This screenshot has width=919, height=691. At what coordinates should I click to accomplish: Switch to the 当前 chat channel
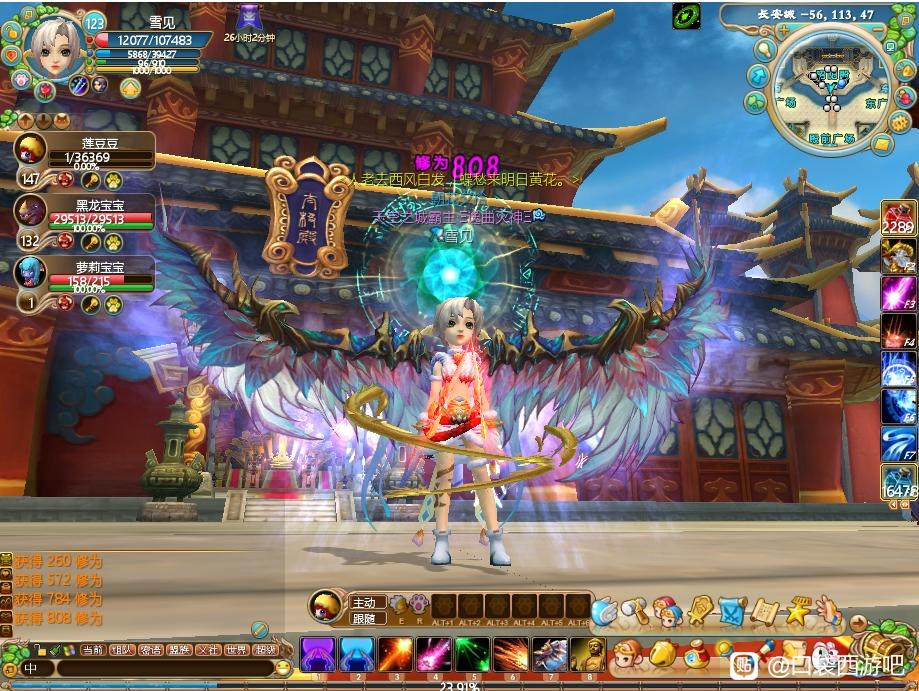point(93,649)
